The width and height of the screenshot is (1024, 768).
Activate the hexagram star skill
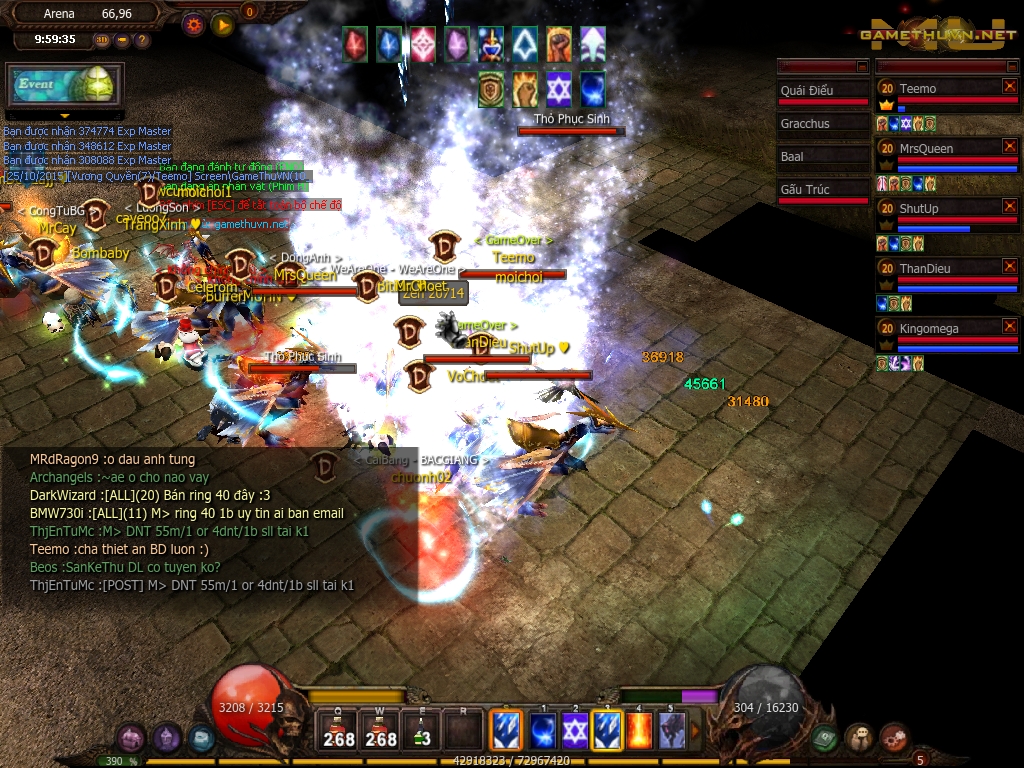pyautogui.click(x=575, y=730)
